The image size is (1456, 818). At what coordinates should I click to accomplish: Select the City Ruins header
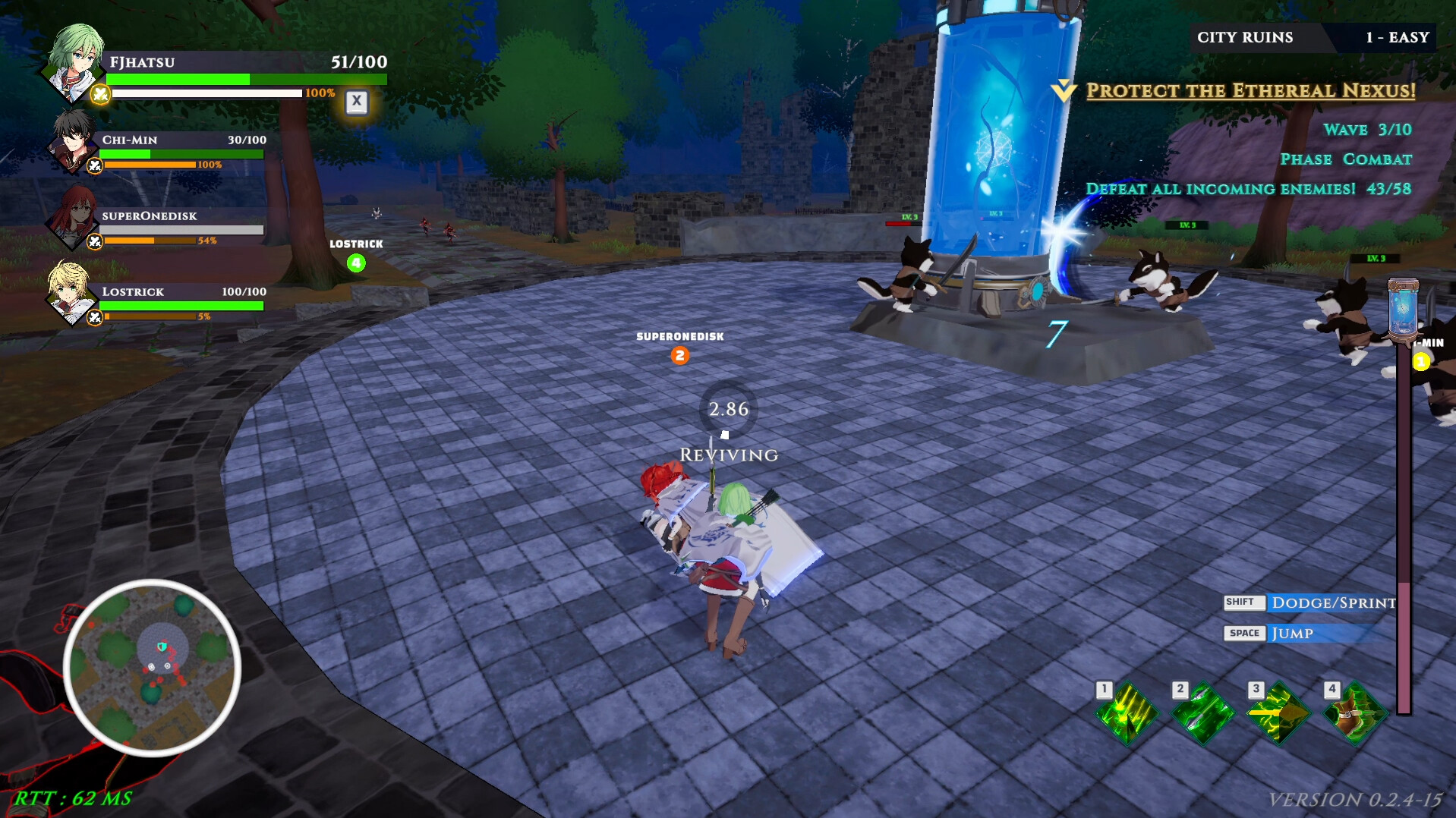click(x=1245, y=36)
